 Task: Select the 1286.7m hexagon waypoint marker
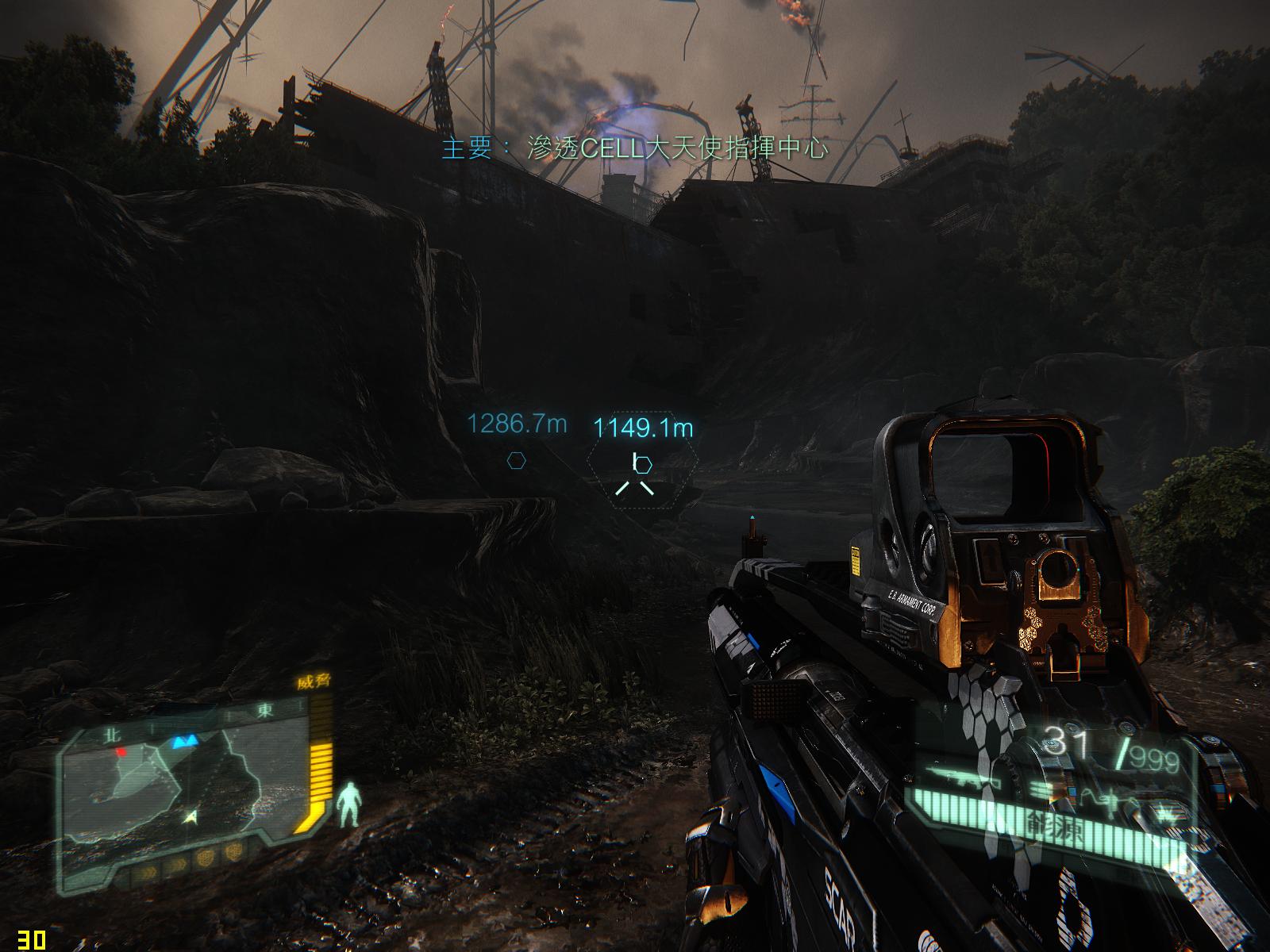click(x=517, y=459)
